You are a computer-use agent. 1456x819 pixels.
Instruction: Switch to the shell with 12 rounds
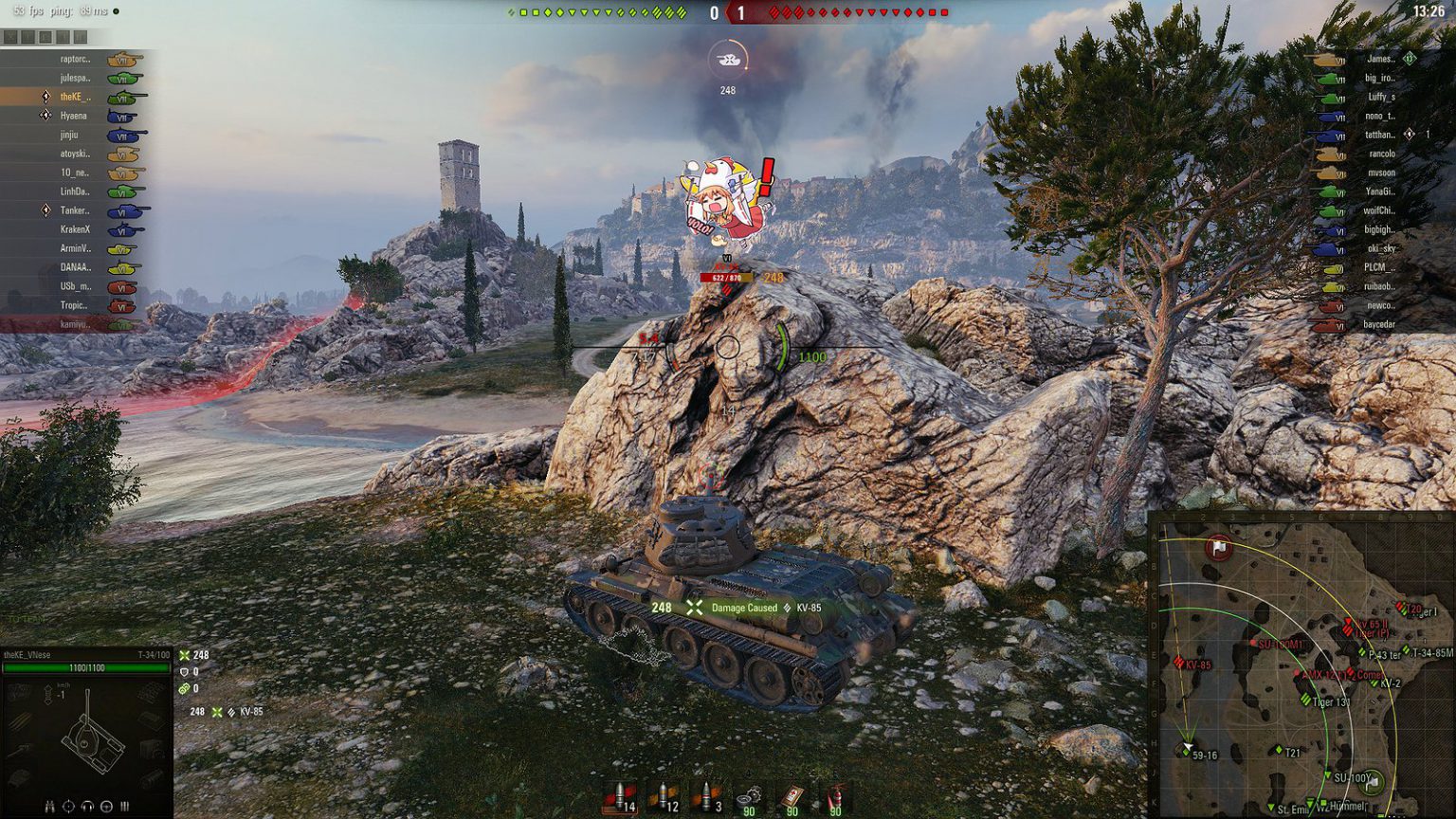[x=664, y=798]
